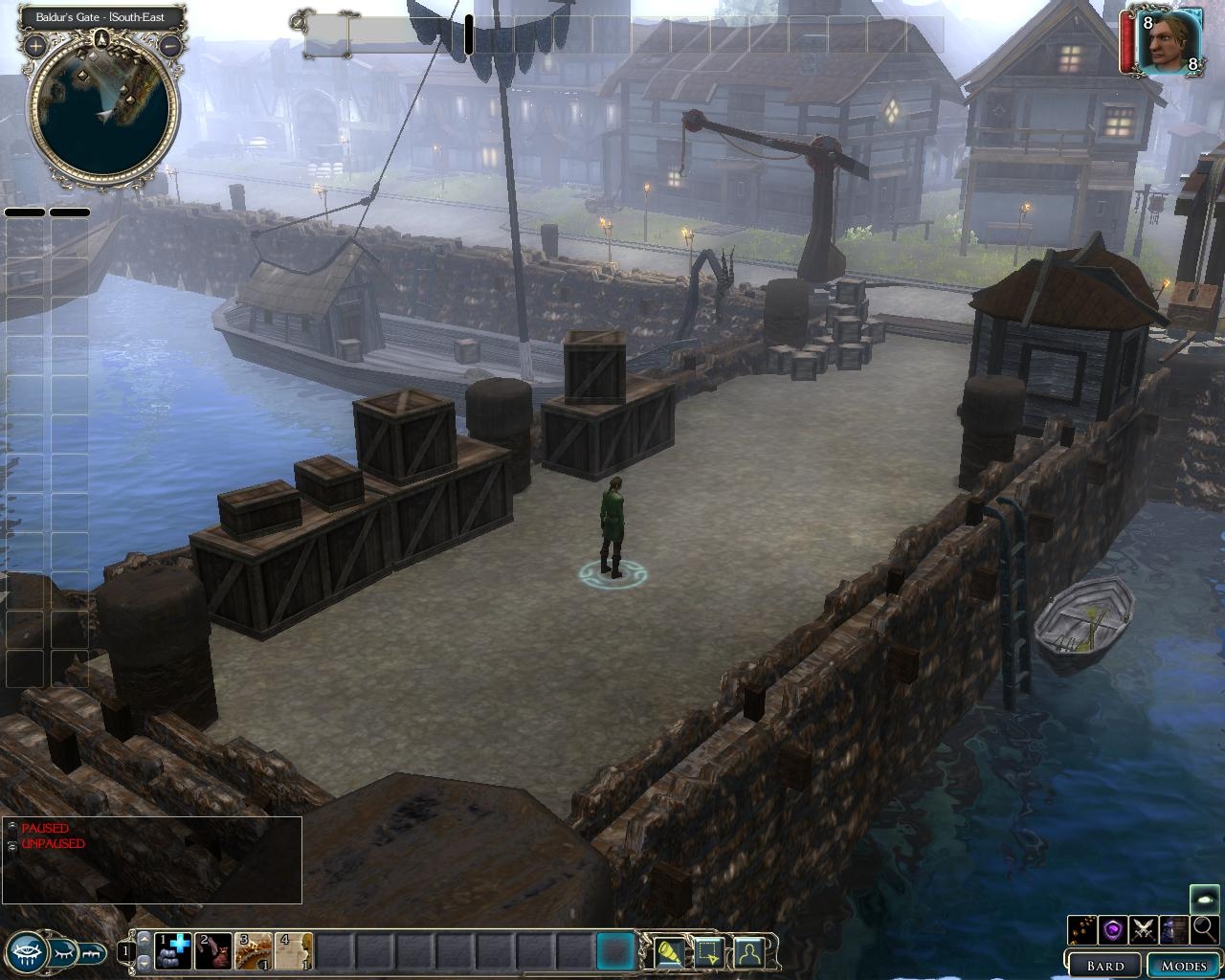Toggle the minimap north-lock arrow
The height and width of the screenshot is (980, 1225).
coord(101,39)
